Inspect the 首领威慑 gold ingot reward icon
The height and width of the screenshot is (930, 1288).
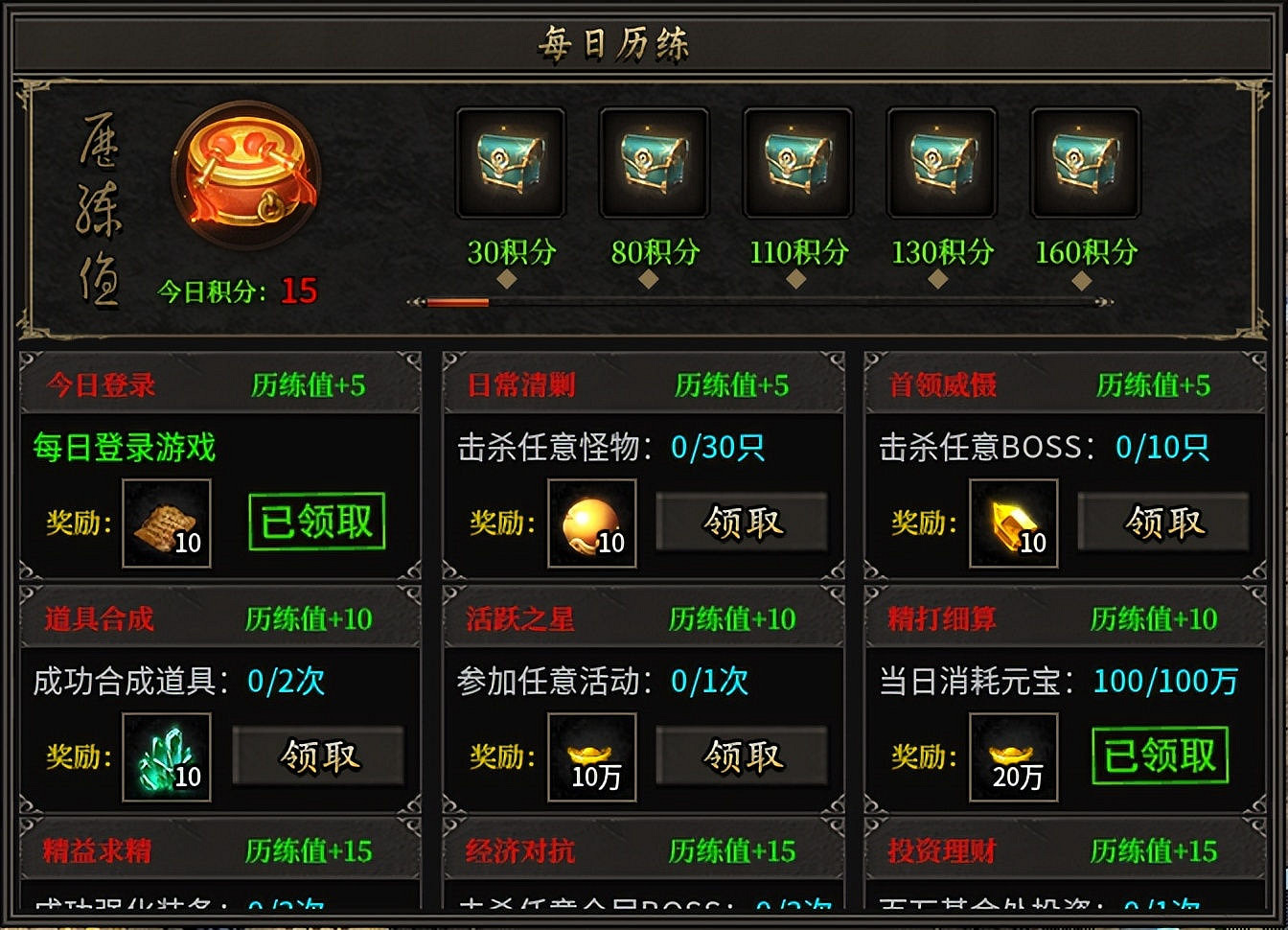coord(1014,523)
